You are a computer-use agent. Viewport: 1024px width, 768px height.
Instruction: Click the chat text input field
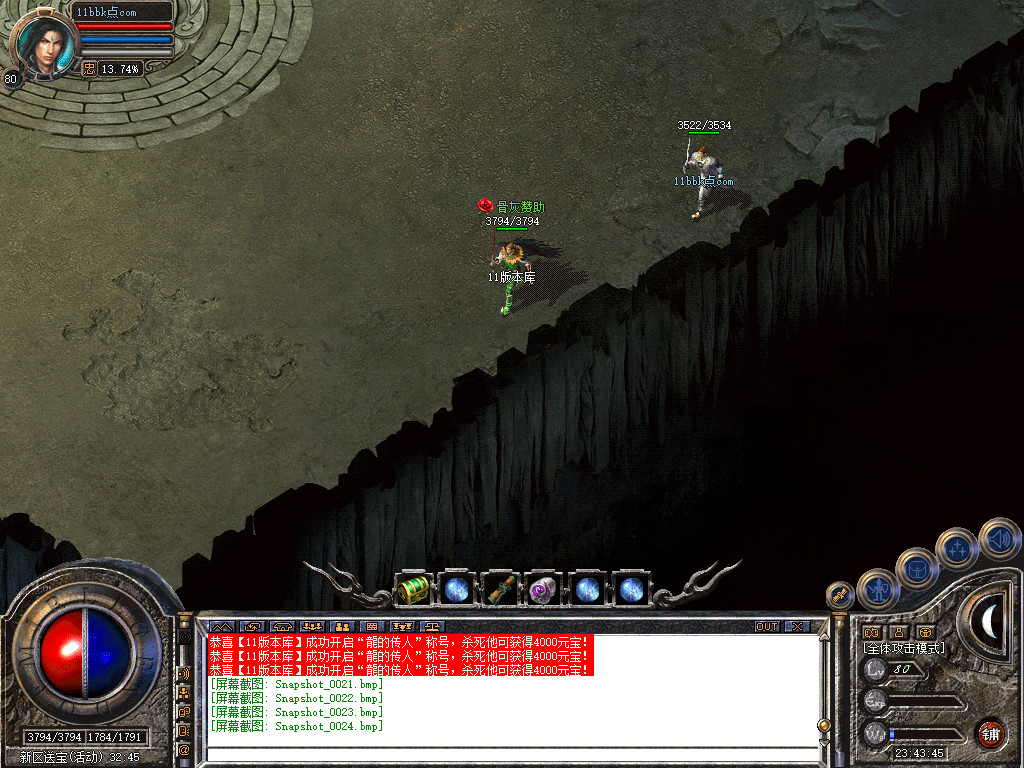click(510, 754)
